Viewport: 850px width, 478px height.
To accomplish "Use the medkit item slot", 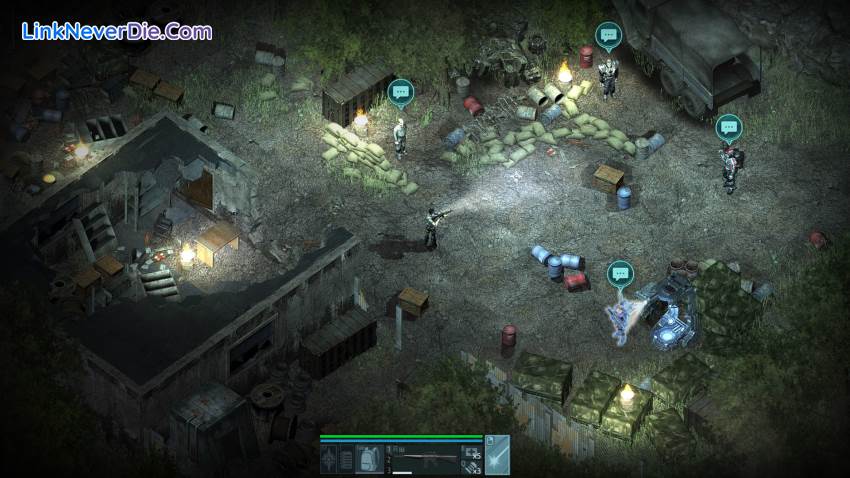I will [x=471, y=451].
